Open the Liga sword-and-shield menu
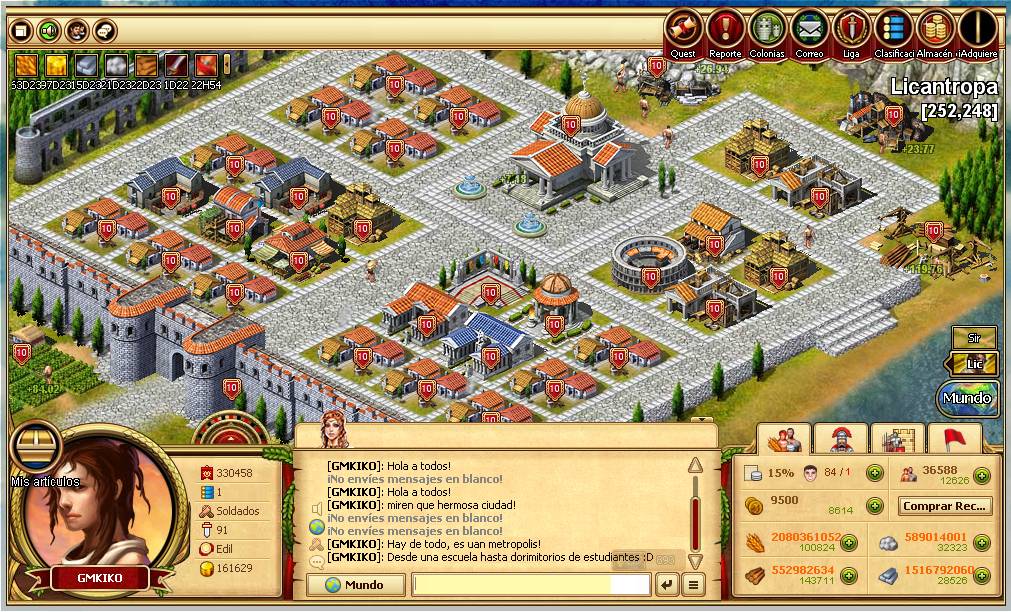The width and height of the screenshot is (1011, 612). pos(852,28)
